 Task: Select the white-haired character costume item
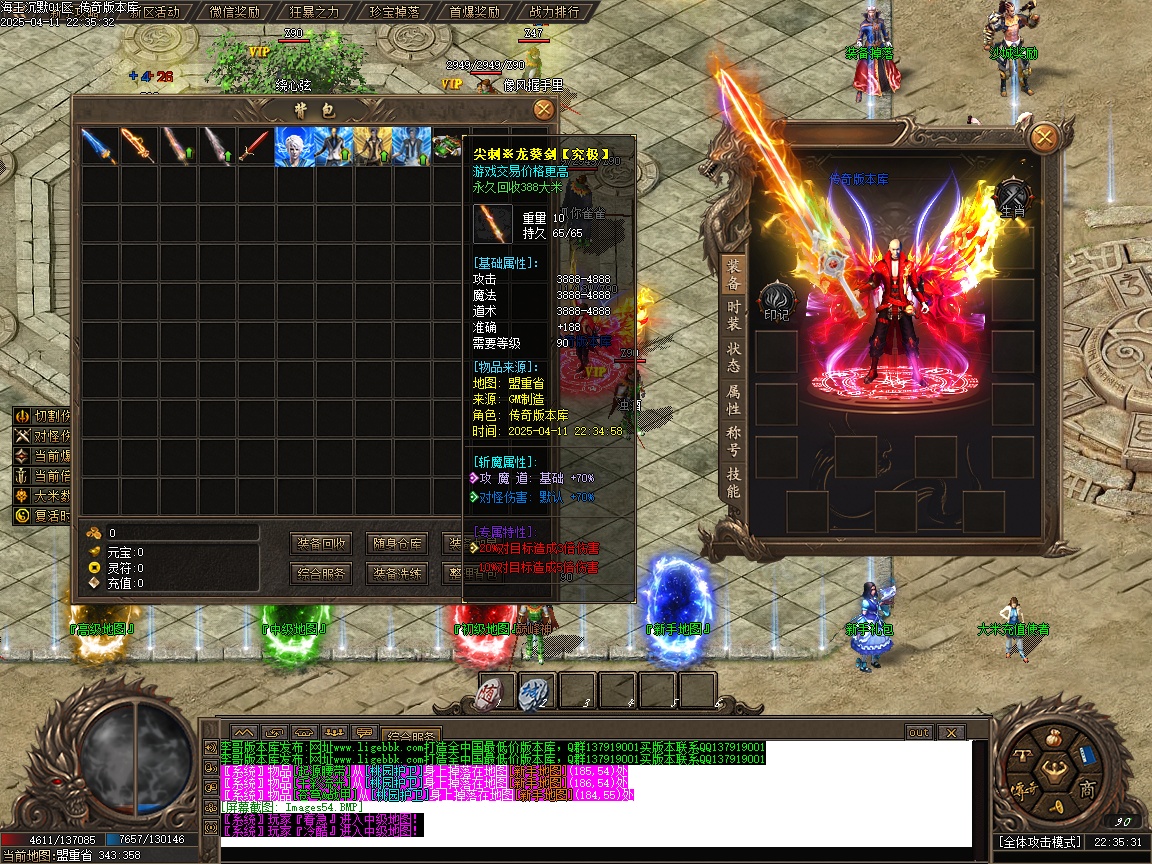pos(293,146)
